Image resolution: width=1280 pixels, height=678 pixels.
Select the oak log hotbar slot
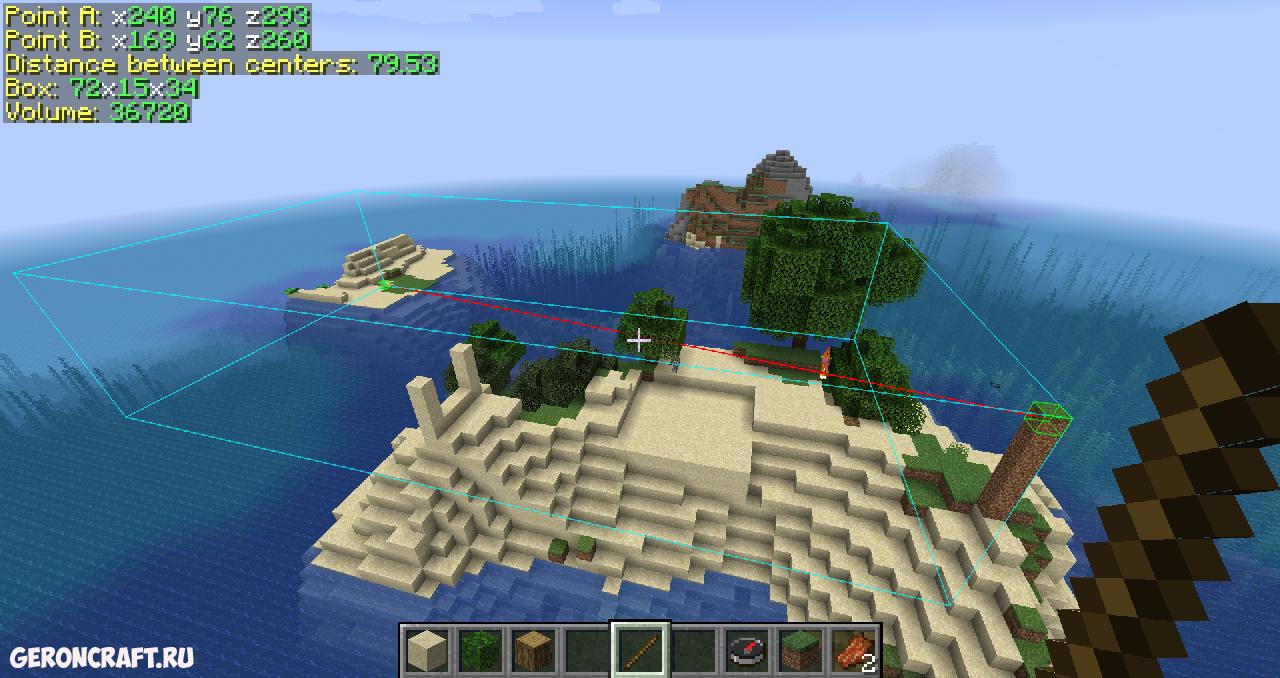pyautogui.click(x=534, y=650)
